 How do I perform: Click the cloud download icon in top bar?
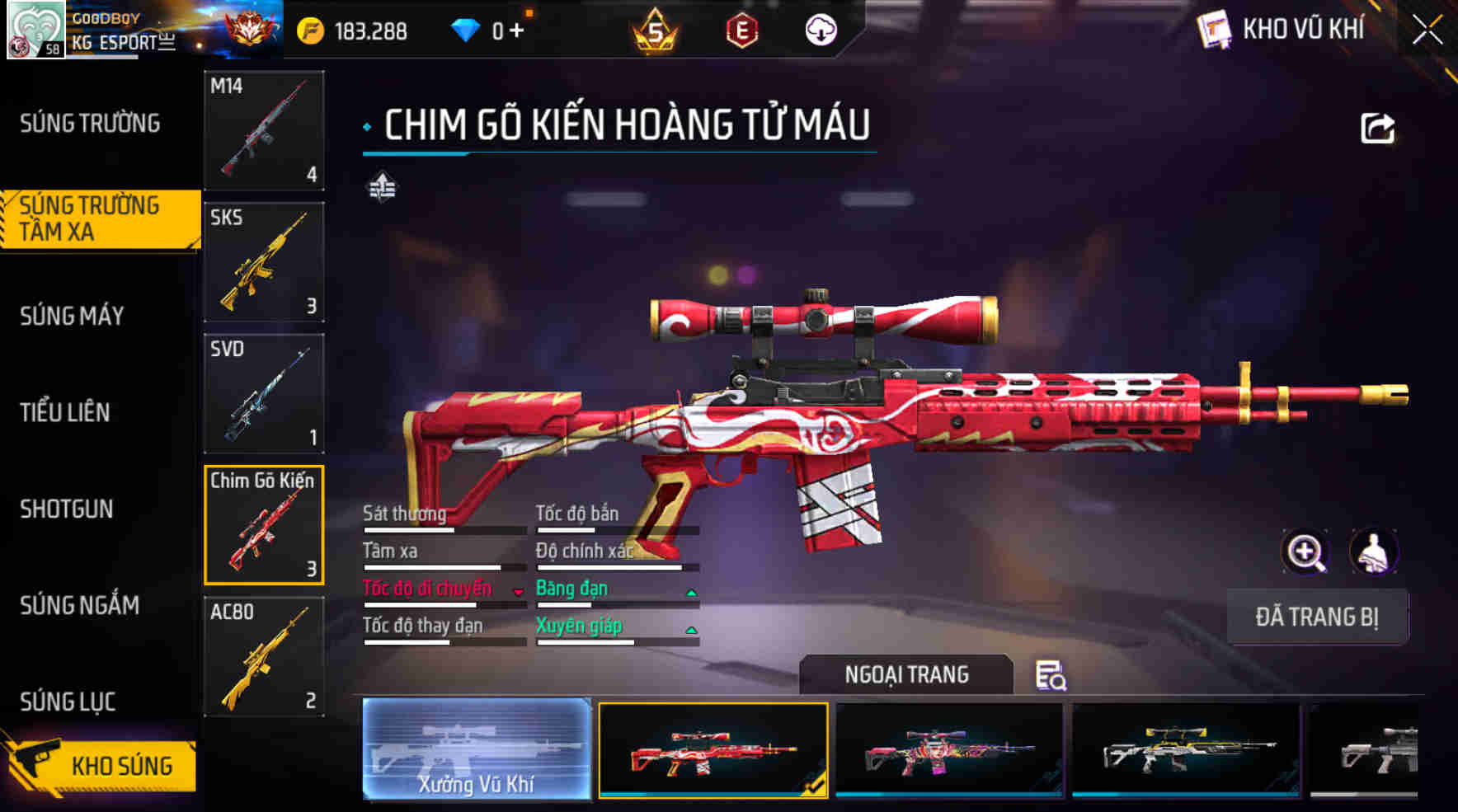[x=820, y=30]
